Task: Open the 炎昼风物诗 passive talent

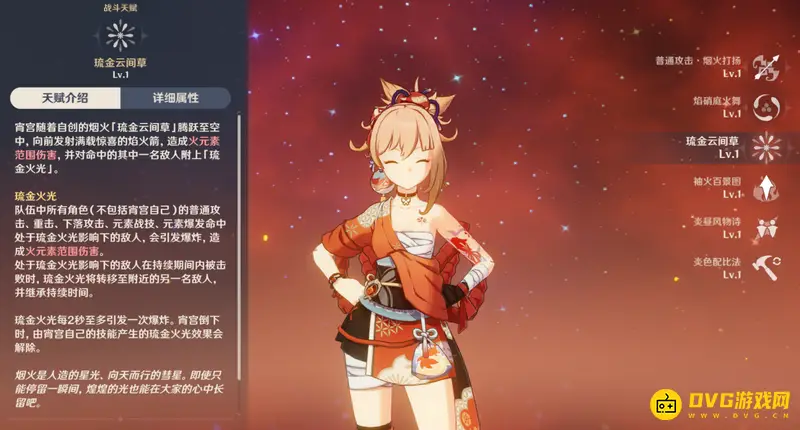Action: pos(767,226)
